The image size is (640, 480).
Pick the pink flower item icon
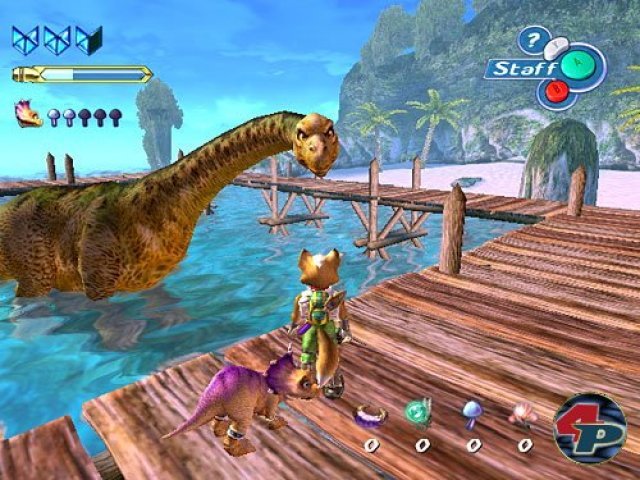coord(522,413)
